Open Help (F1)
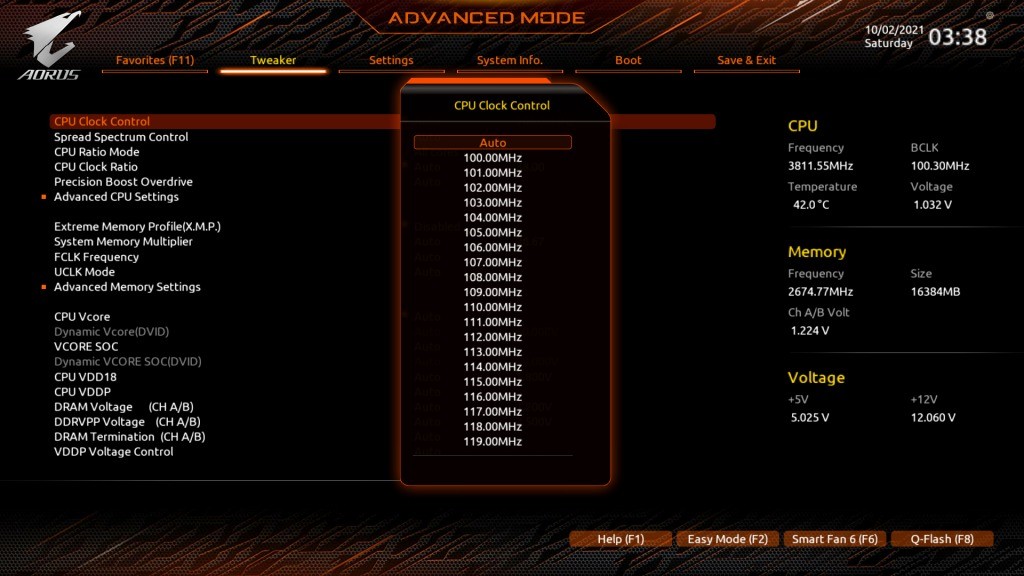 pos(621,539)
